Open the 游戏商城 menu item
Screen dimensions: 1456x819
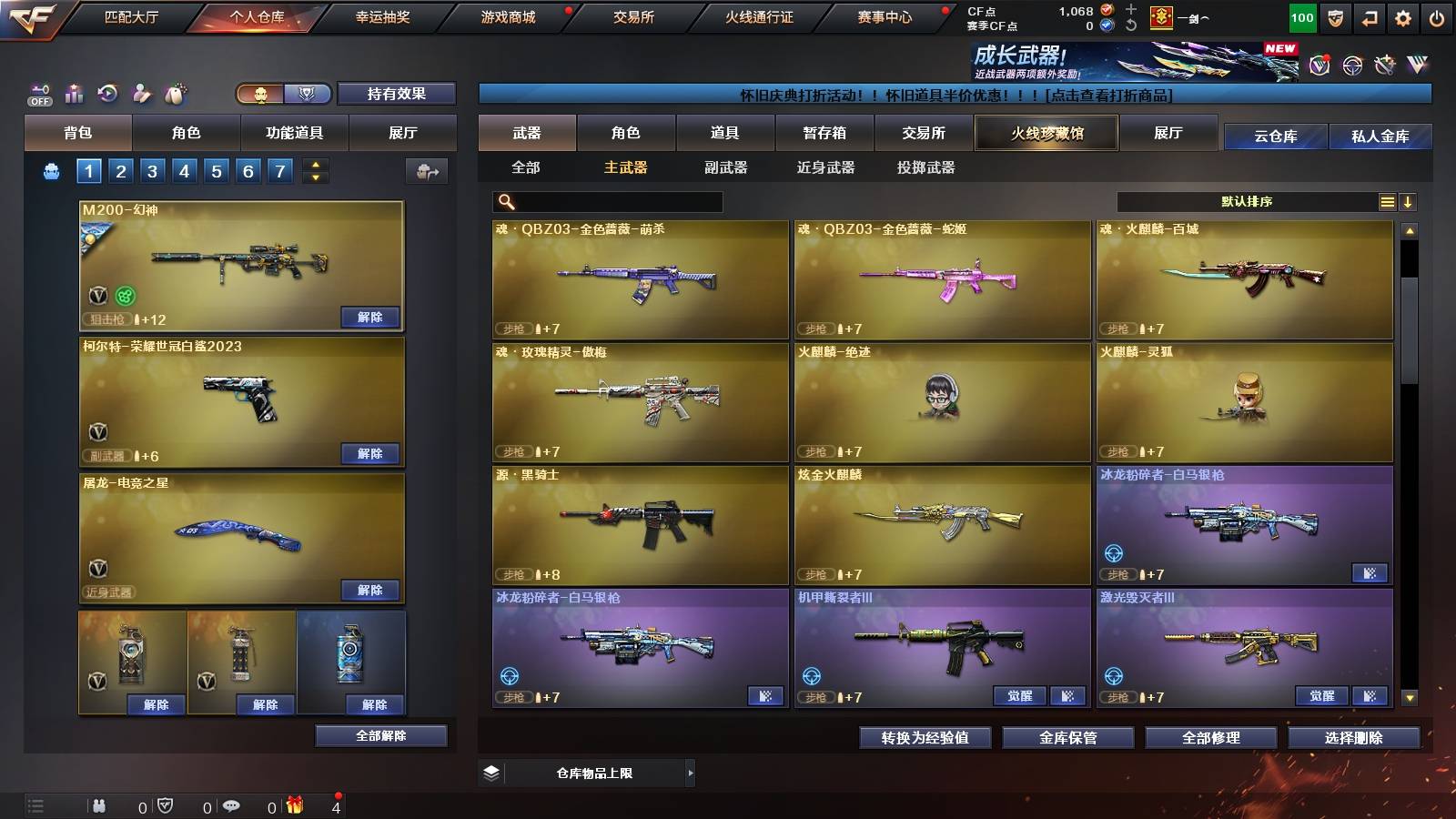point(507,15)
